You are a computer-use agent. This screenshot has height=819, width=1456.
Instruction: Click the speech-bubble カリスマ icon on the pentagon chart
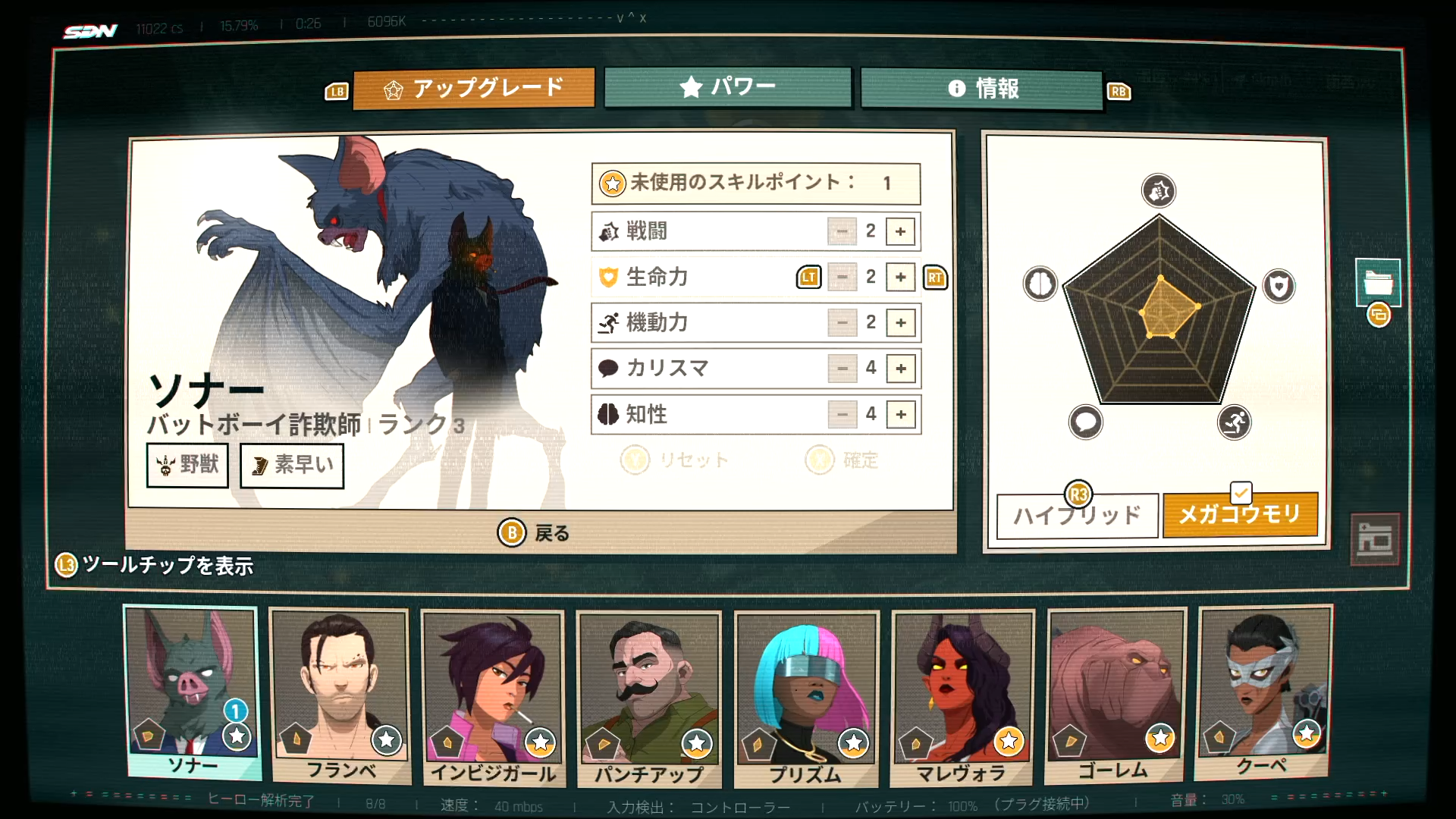(1086, 423)
